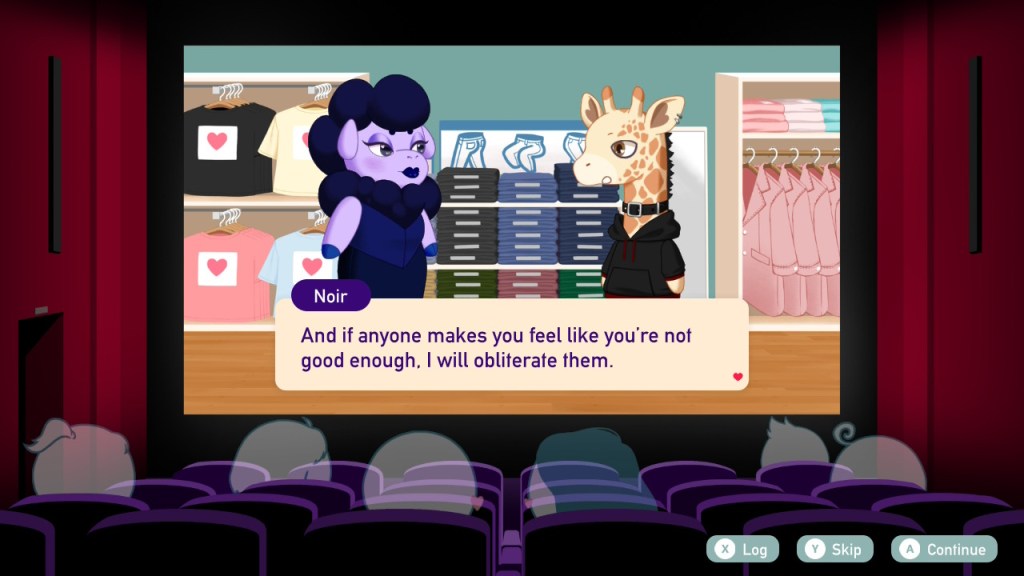The image size is (1024, 576).
Task: Advance Noir's dialogue text box
Action: pos(511,346)
